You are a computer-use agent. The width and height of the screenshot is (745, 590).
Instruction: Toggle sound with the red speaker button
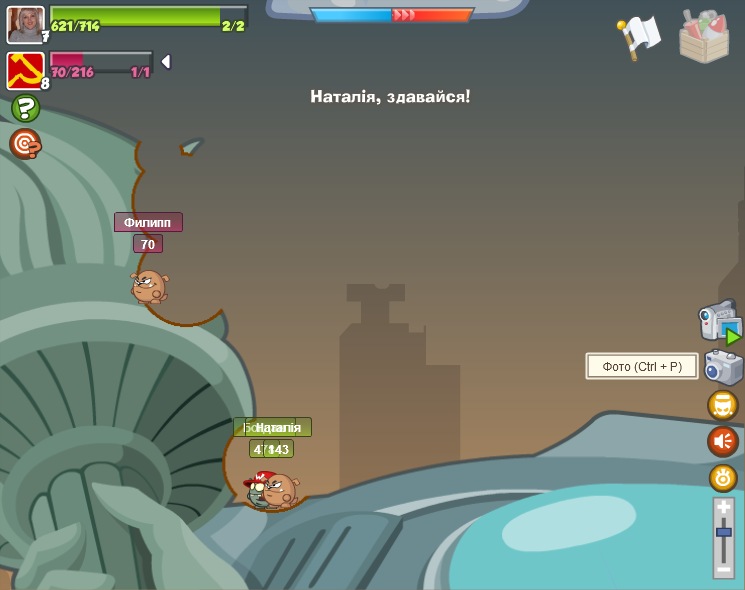tap(723, 441)
